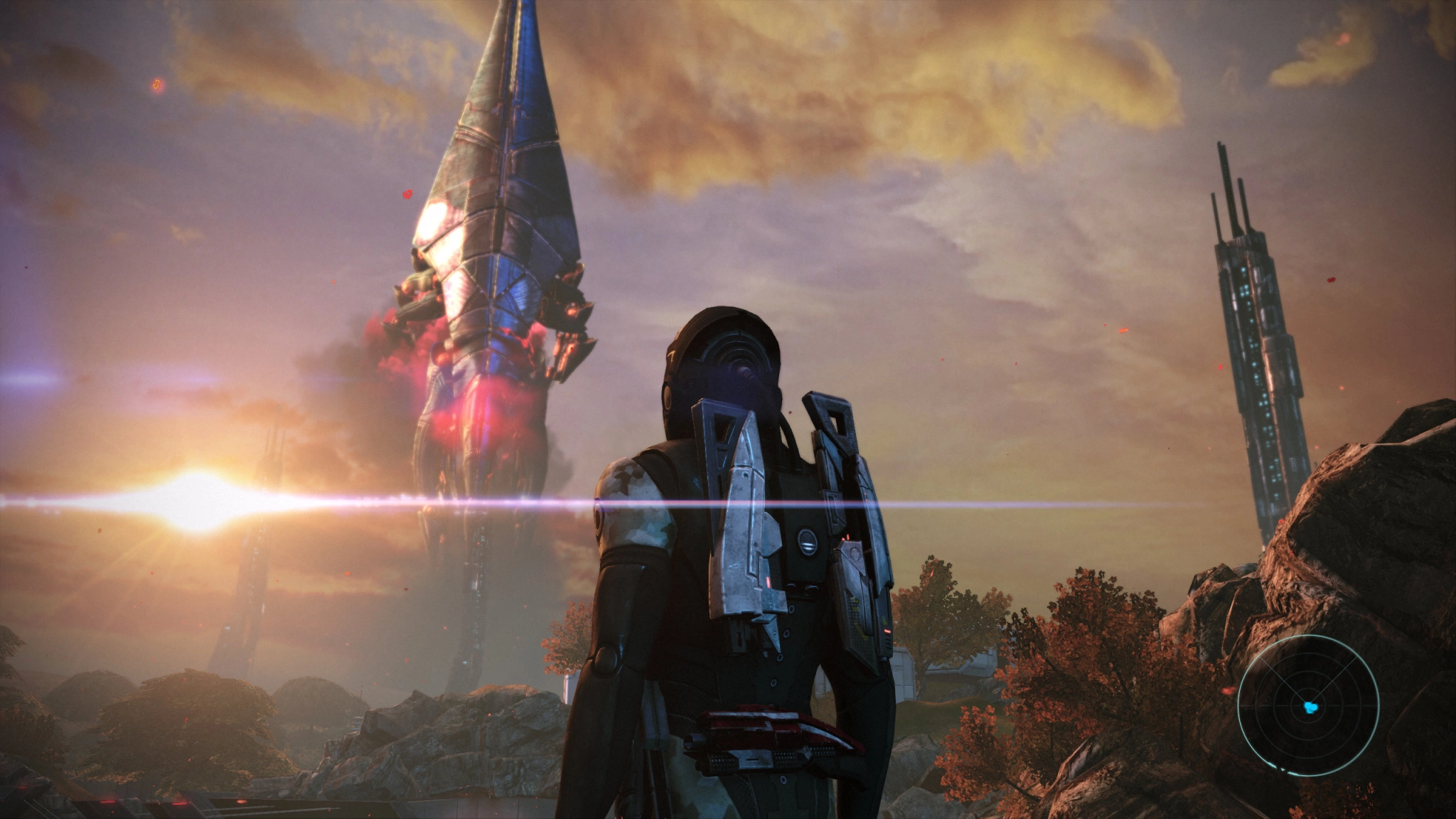This screenshot has width=1456, height=819.
Task: Click the circular radar minimap
Action: (x=1308, y=706)
